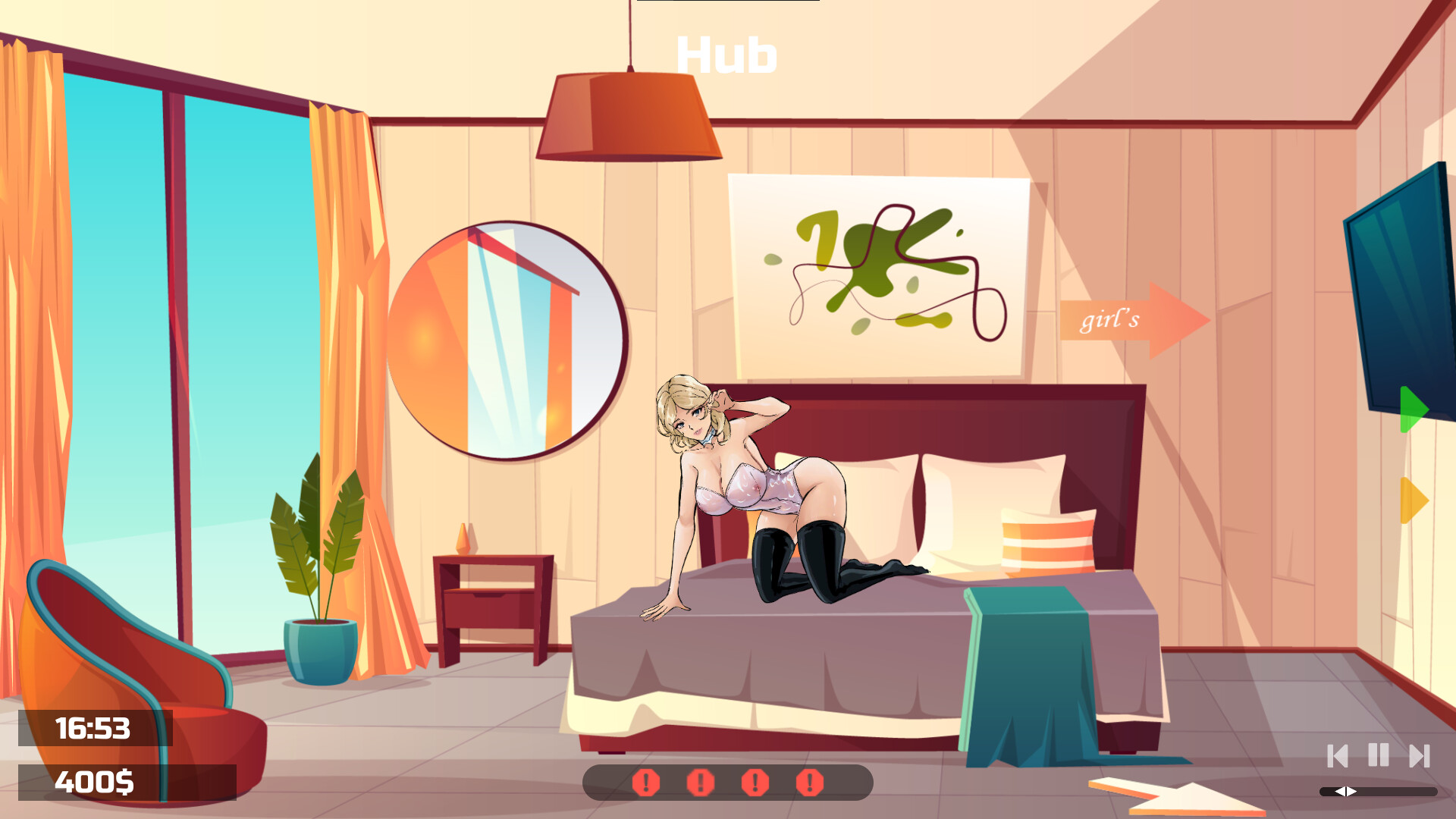Click the Hub title at the top
The image size is (1456, 819).
coord(726,53)
